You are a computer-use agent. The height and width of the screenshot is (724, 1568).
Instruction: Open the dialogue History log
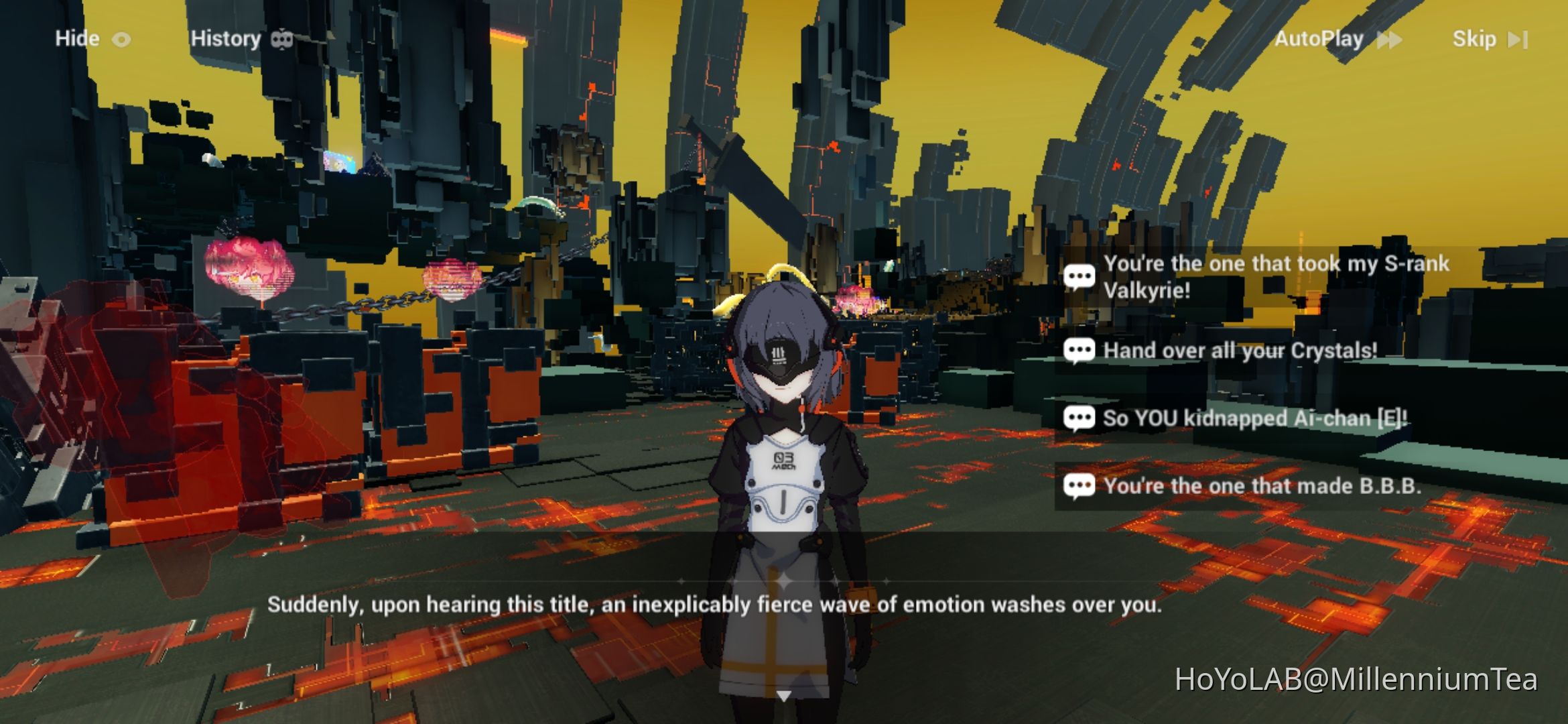click(226, 38)
